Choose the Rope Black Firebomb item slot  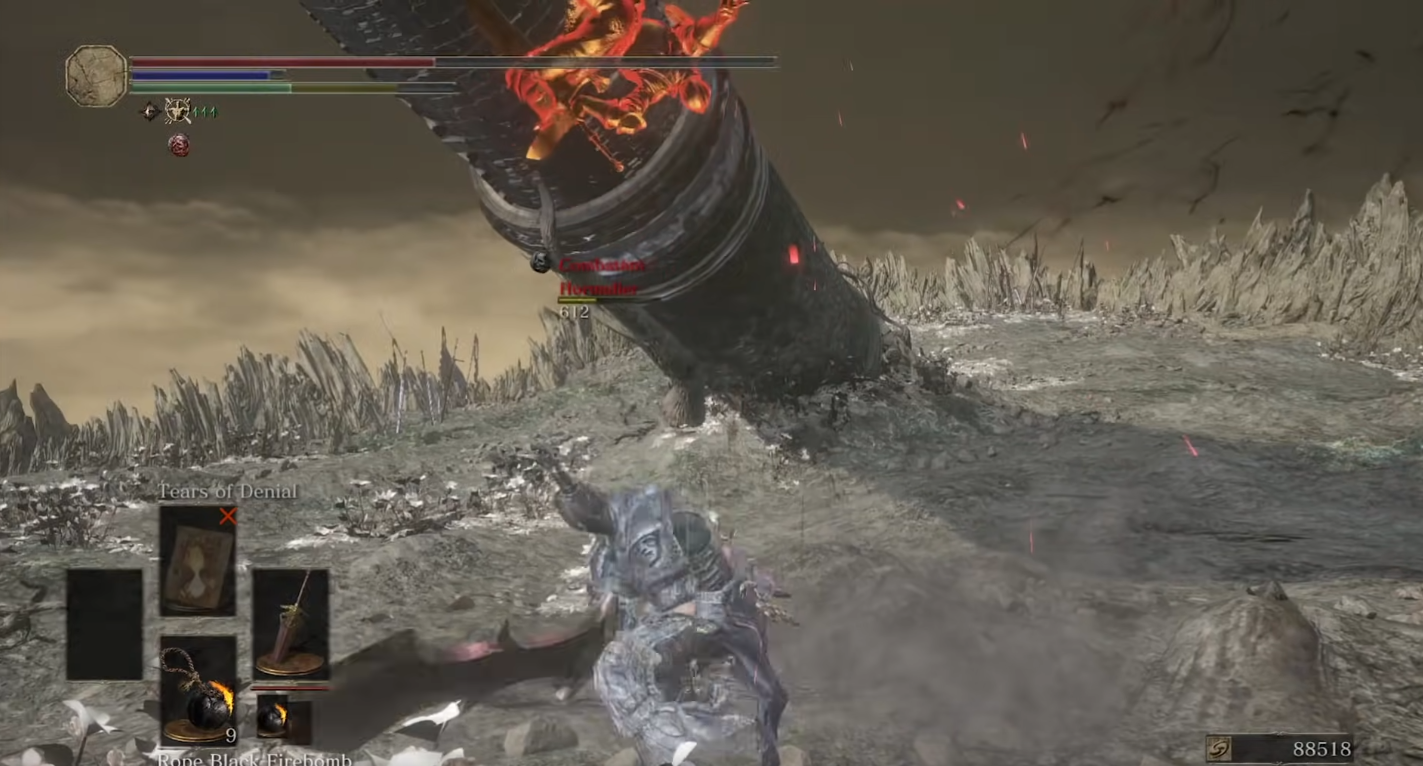(198, 690)
